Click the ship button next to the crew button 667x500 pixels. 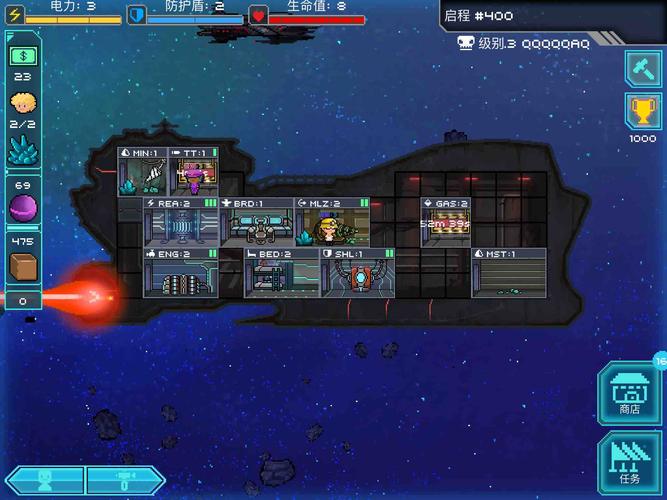[126, 481]
